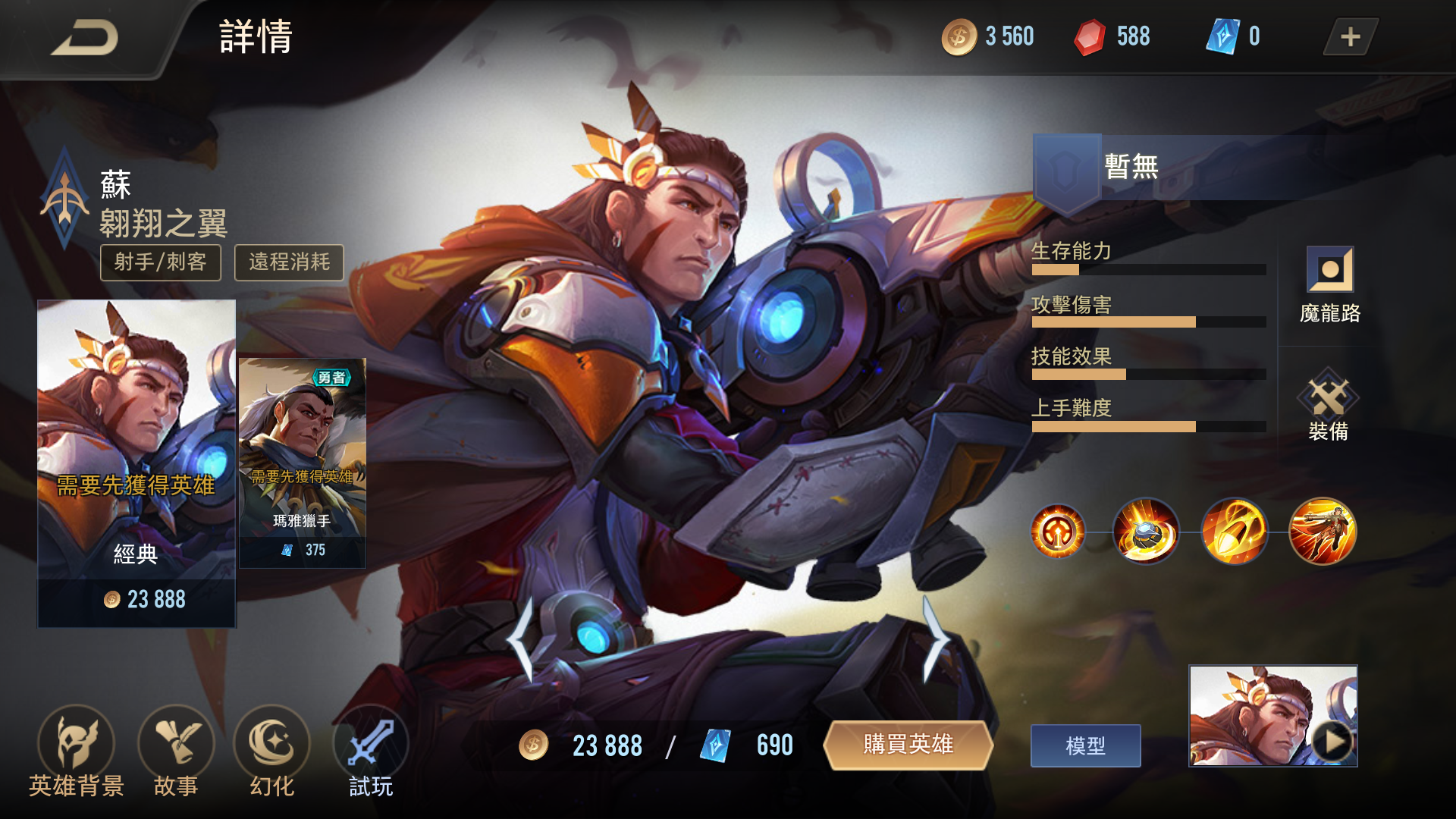The image size is (1456, 819).
Task: Open the 暫無 emblem banner
Action: pyautogui.click(x=1175, y=168)
